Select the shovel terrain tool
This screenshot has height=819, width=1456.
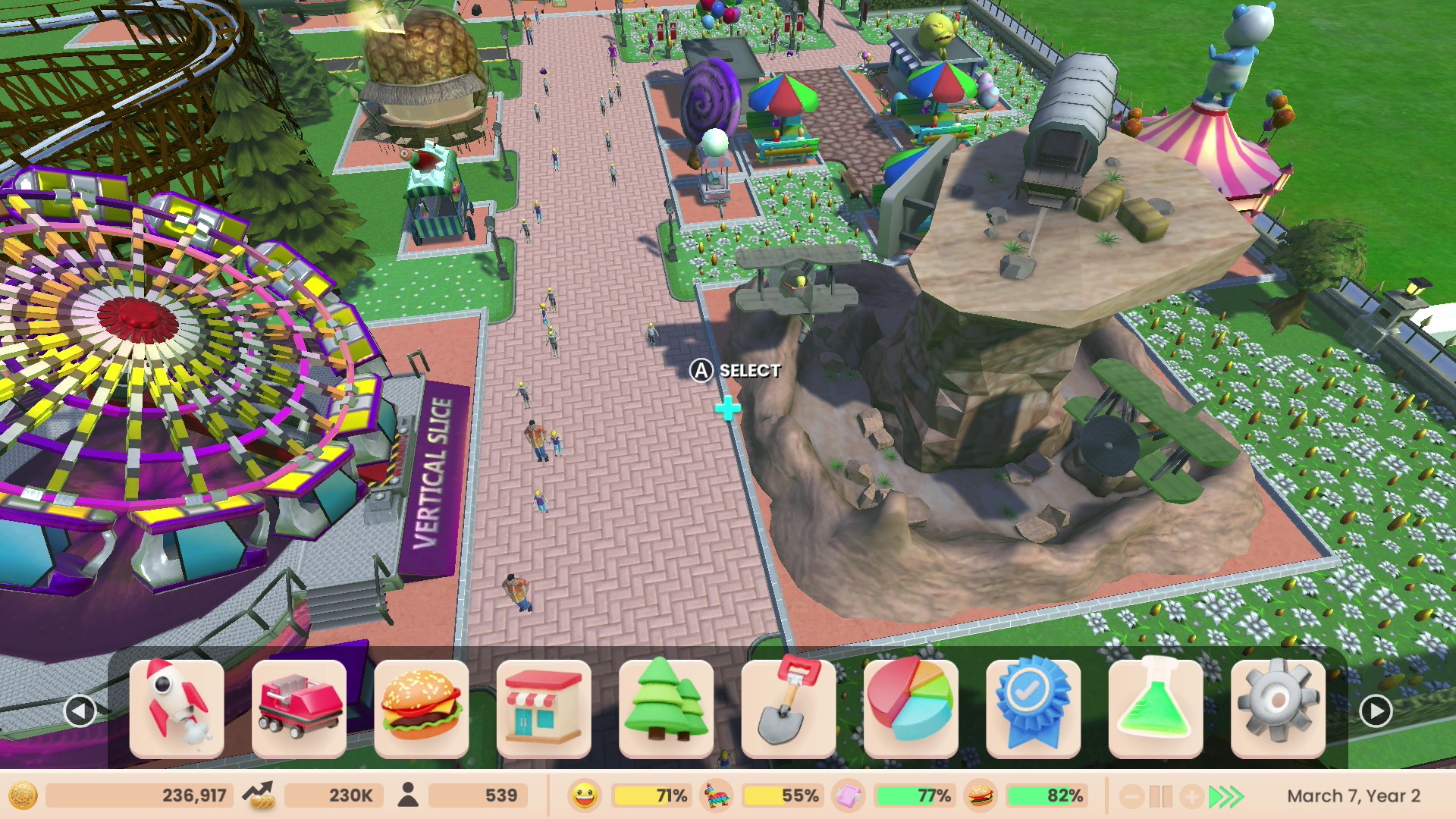pos(789,708)
